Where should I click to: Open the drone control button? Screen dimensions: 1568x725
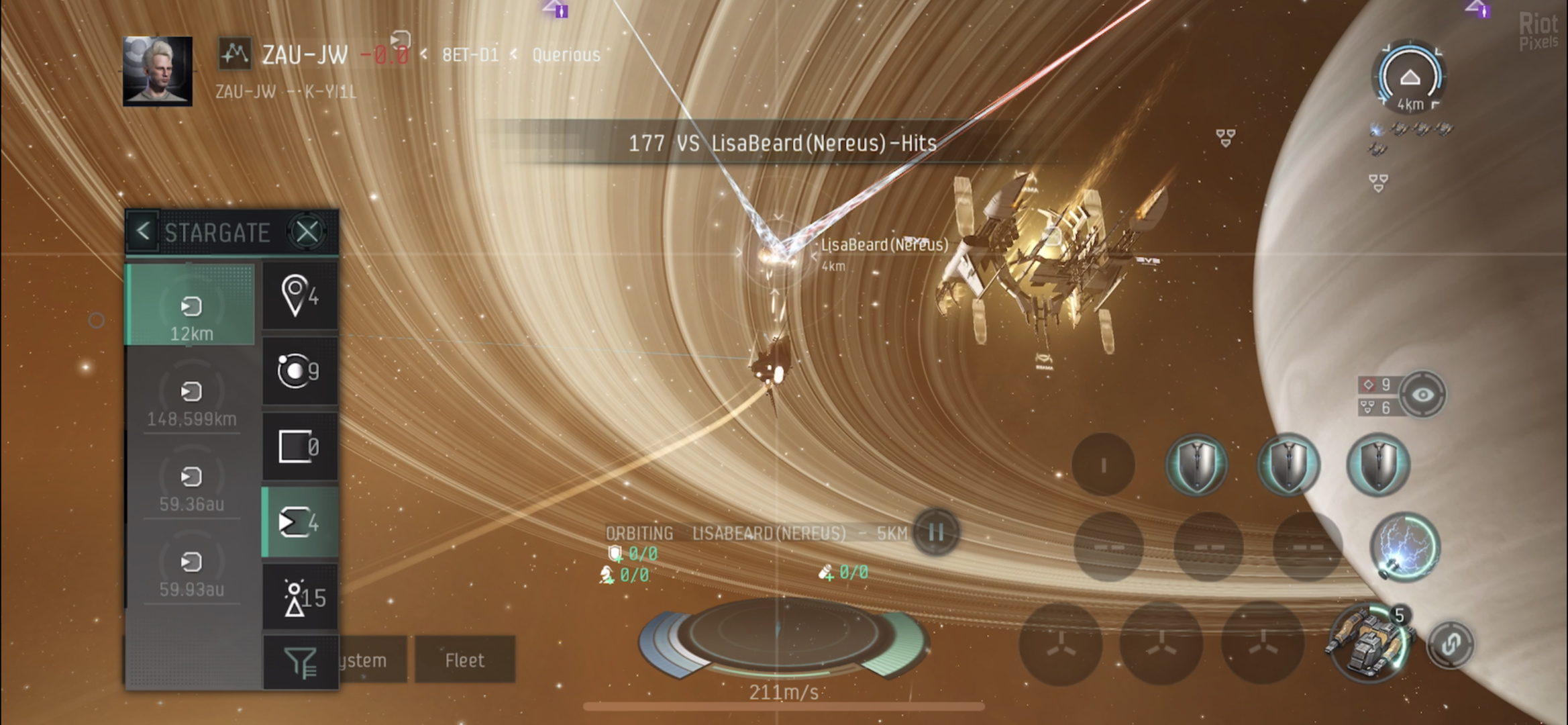tap(1369, 642)
